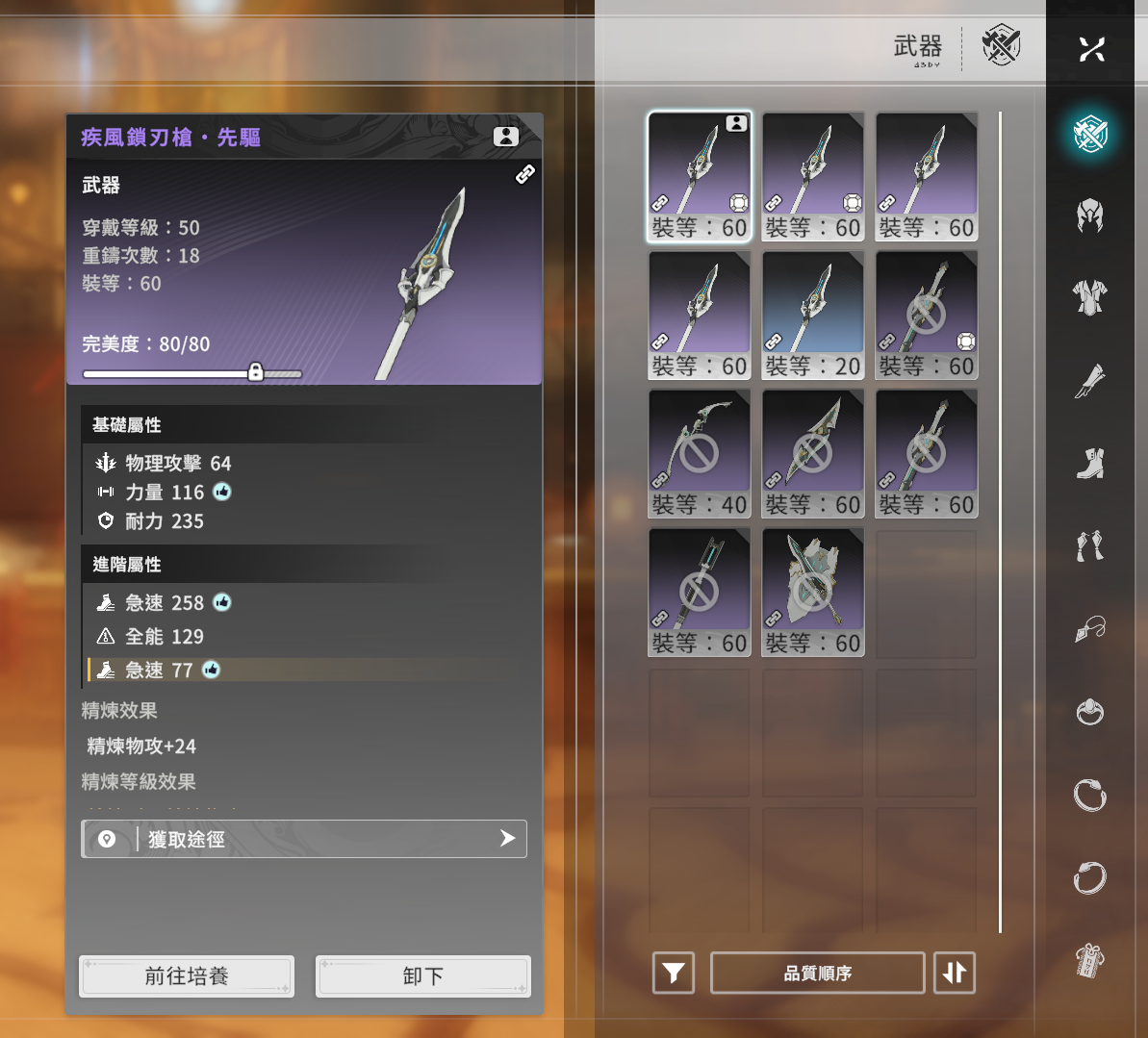Image resolution: width=1148 pixels, height=1038 pixels.
Task: Click the chain link icon on weapon preview
Action: [525, 175]
